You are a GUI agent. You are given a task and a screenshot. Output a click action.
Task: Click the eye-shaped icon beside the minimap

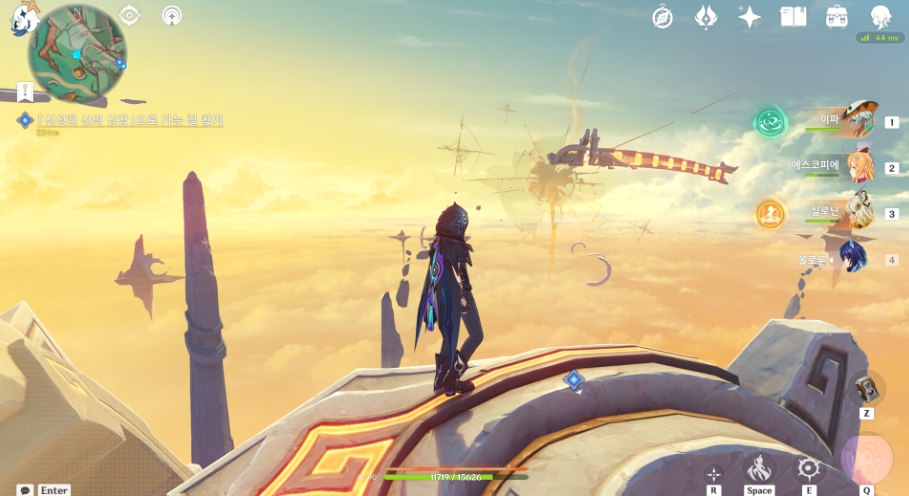130,15
